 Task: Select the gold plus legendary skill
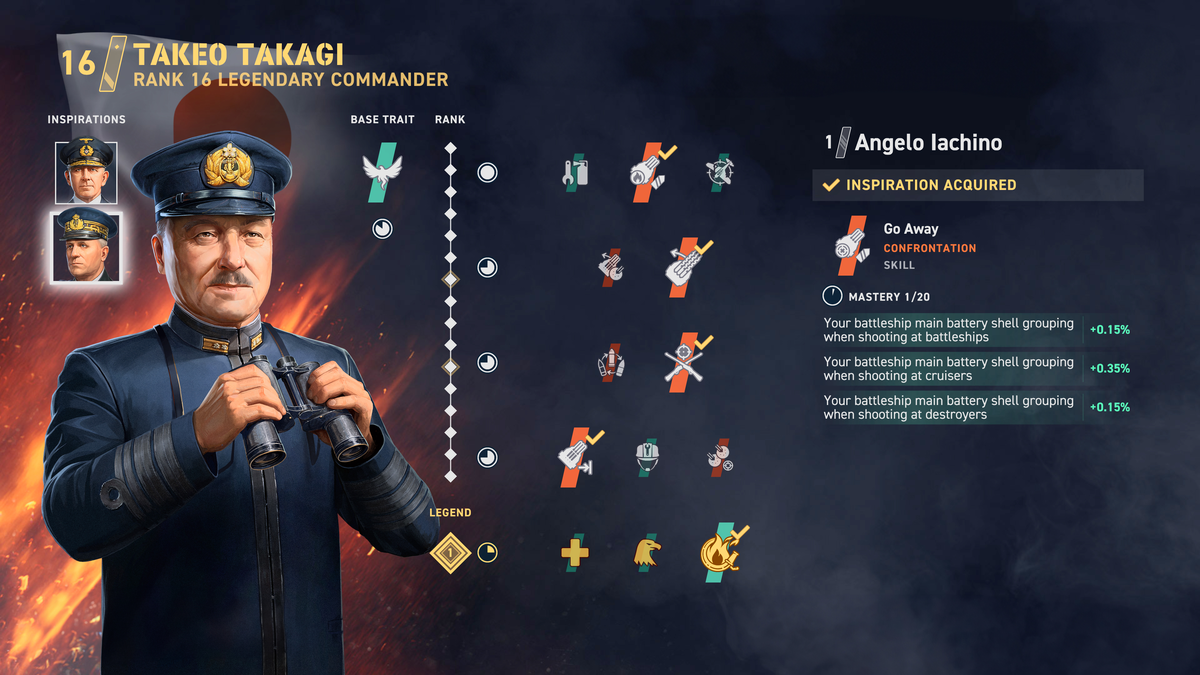(x=574, y=552)
